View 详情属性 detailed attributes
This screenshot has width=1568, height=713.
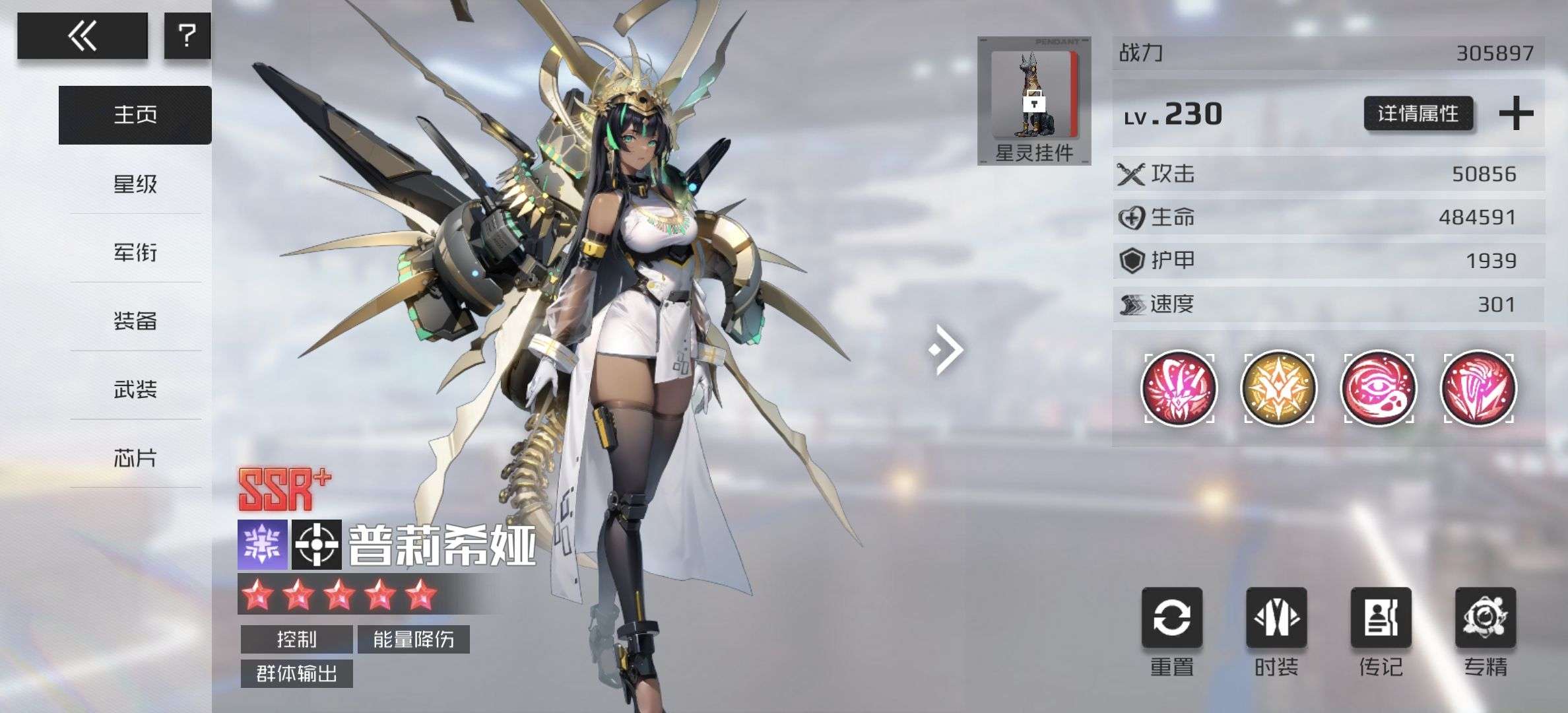coord(1418,114)
